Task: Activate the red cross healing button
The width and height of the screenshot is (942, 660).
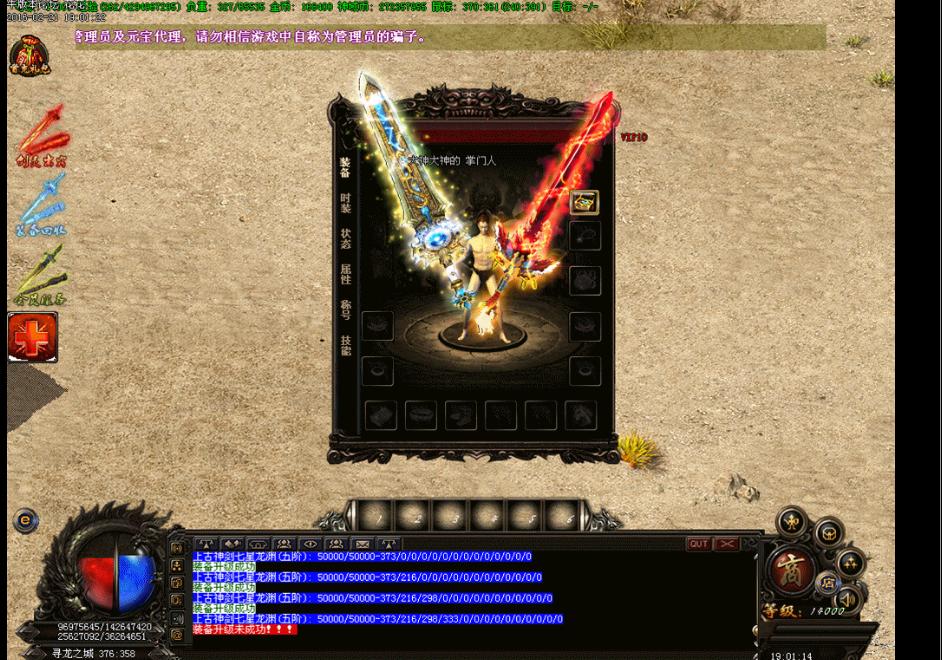Action: tap(33, 337)
